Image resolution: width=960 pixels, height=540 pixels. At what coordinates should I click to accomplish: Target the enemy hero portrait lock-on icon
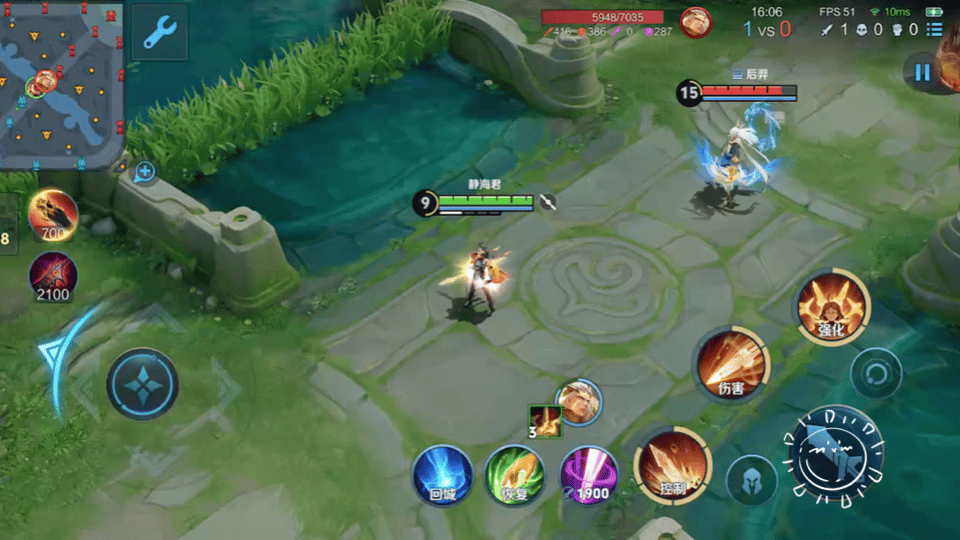(580, 399)
